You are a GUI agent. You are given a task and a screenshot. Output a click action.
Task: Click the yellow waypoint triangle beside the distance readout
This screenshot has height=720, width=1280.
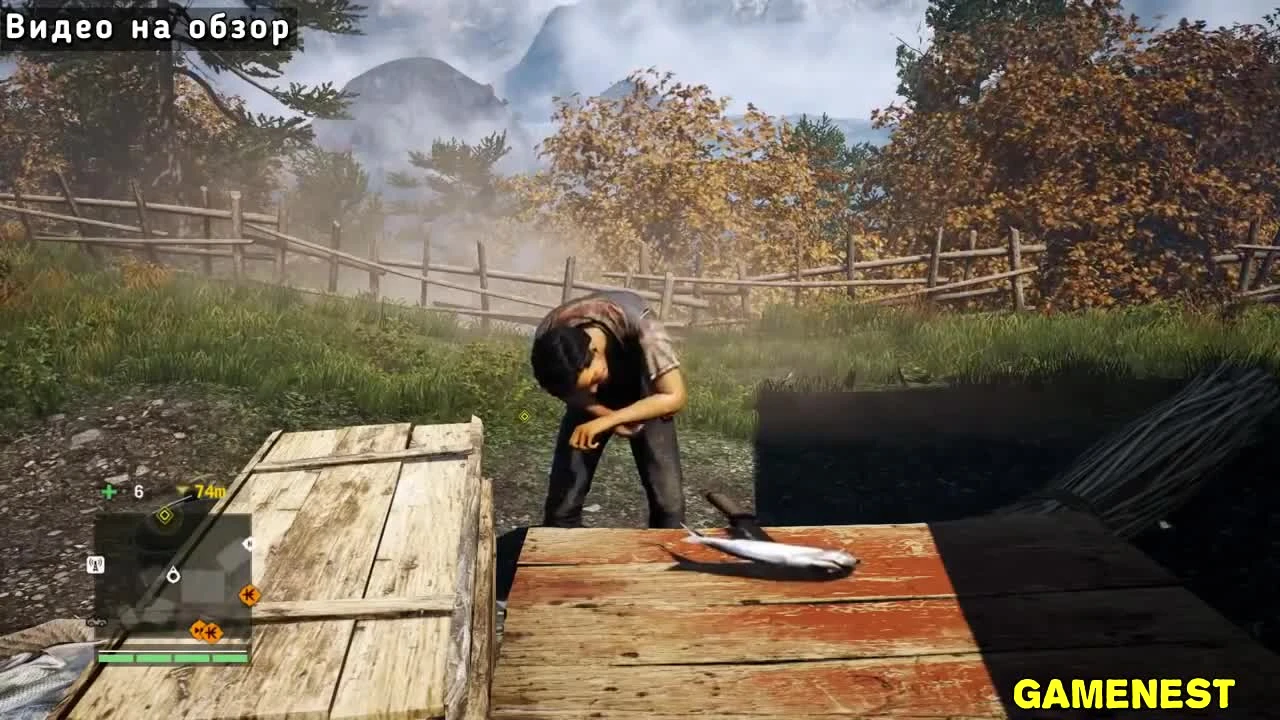(183, 490)
